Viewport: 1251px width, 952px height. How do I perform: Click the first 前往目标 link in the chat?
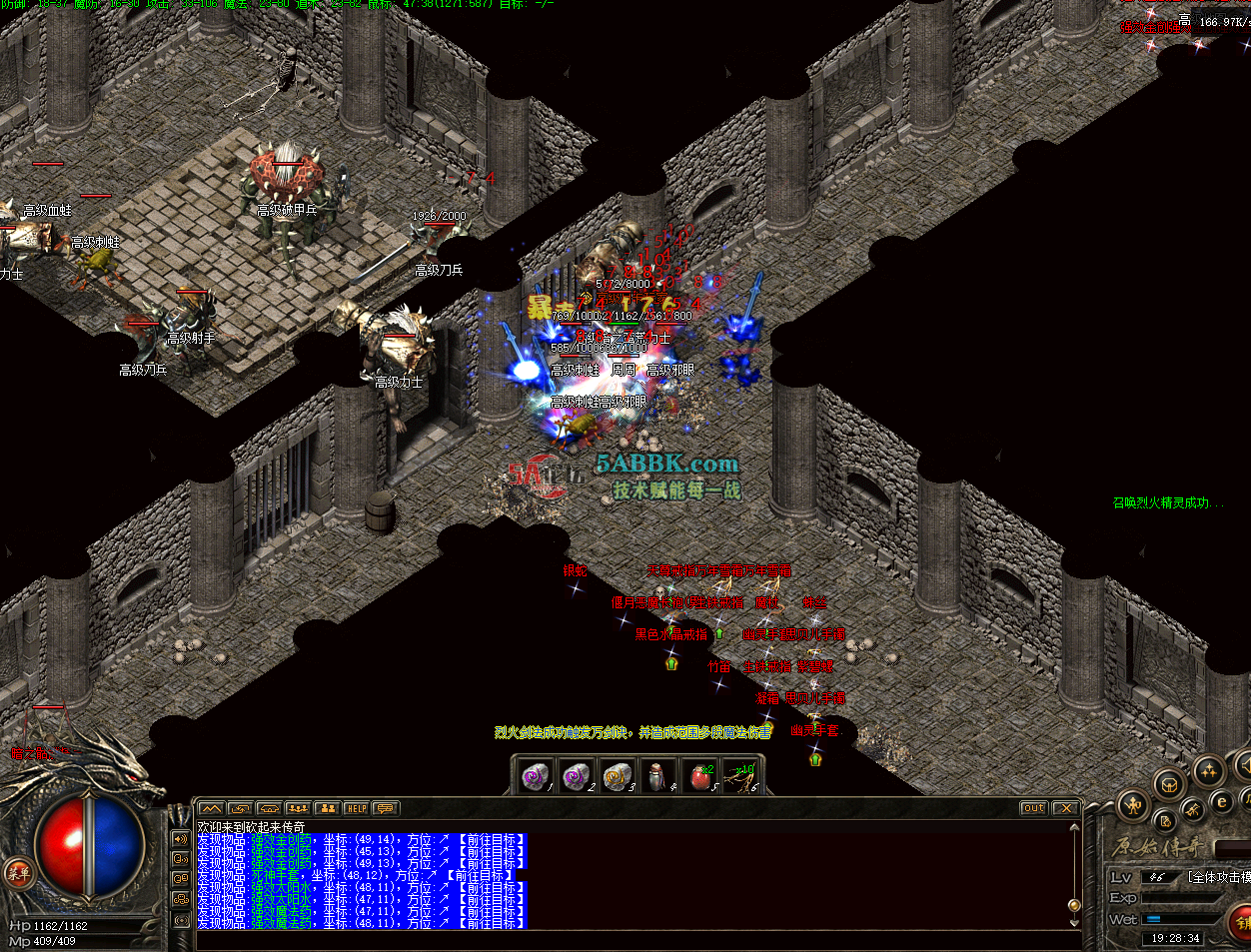[x=491, y=840]
